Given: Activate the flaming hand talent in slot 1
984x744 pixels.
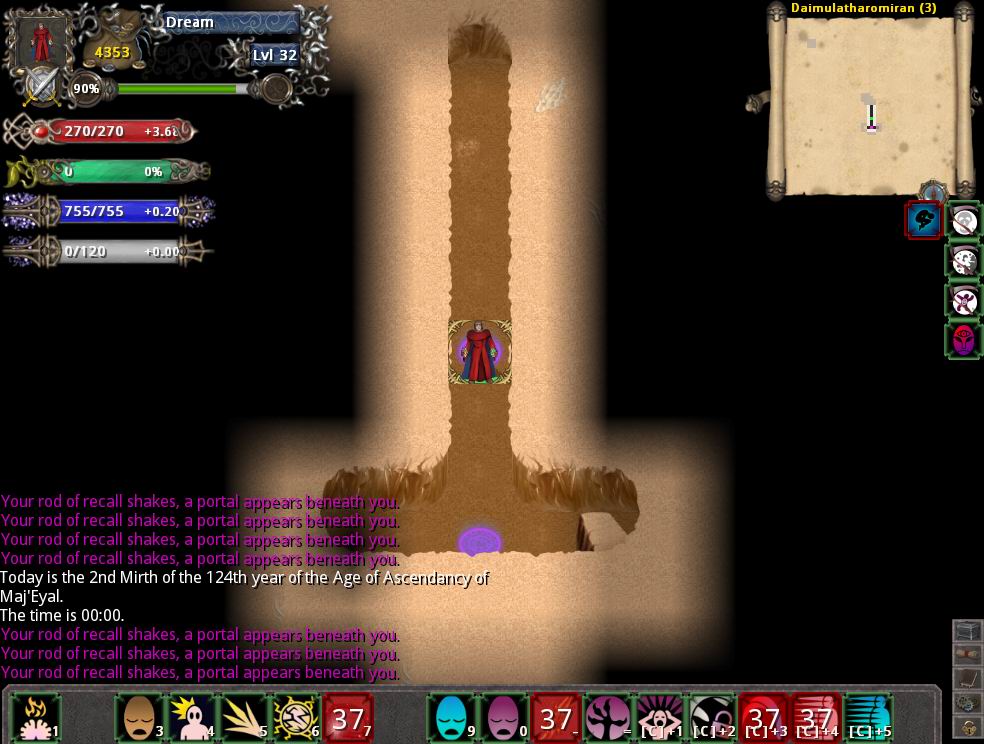Looking at the screenshot, I should 37,718.
